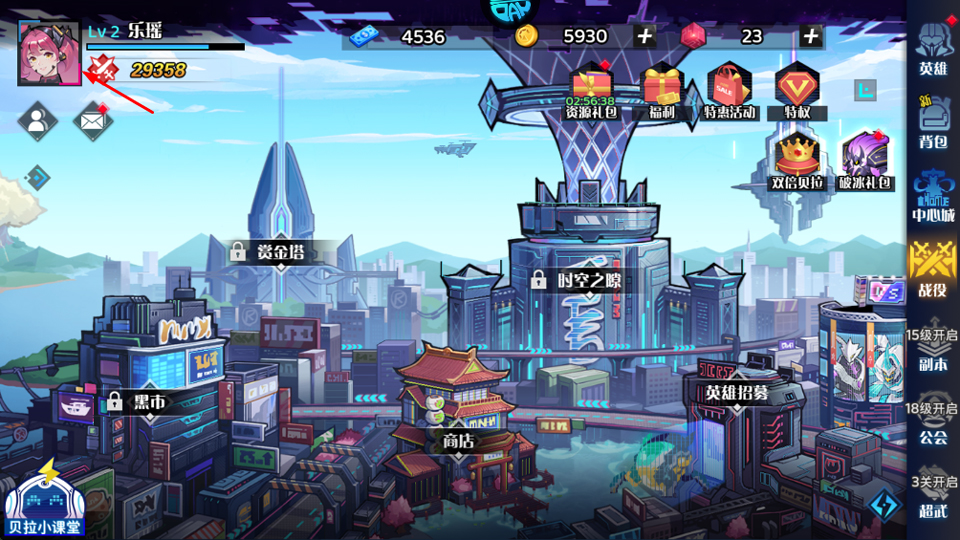Open the mail envelope icon
The image size is (960, 540).
click(92, 121)
